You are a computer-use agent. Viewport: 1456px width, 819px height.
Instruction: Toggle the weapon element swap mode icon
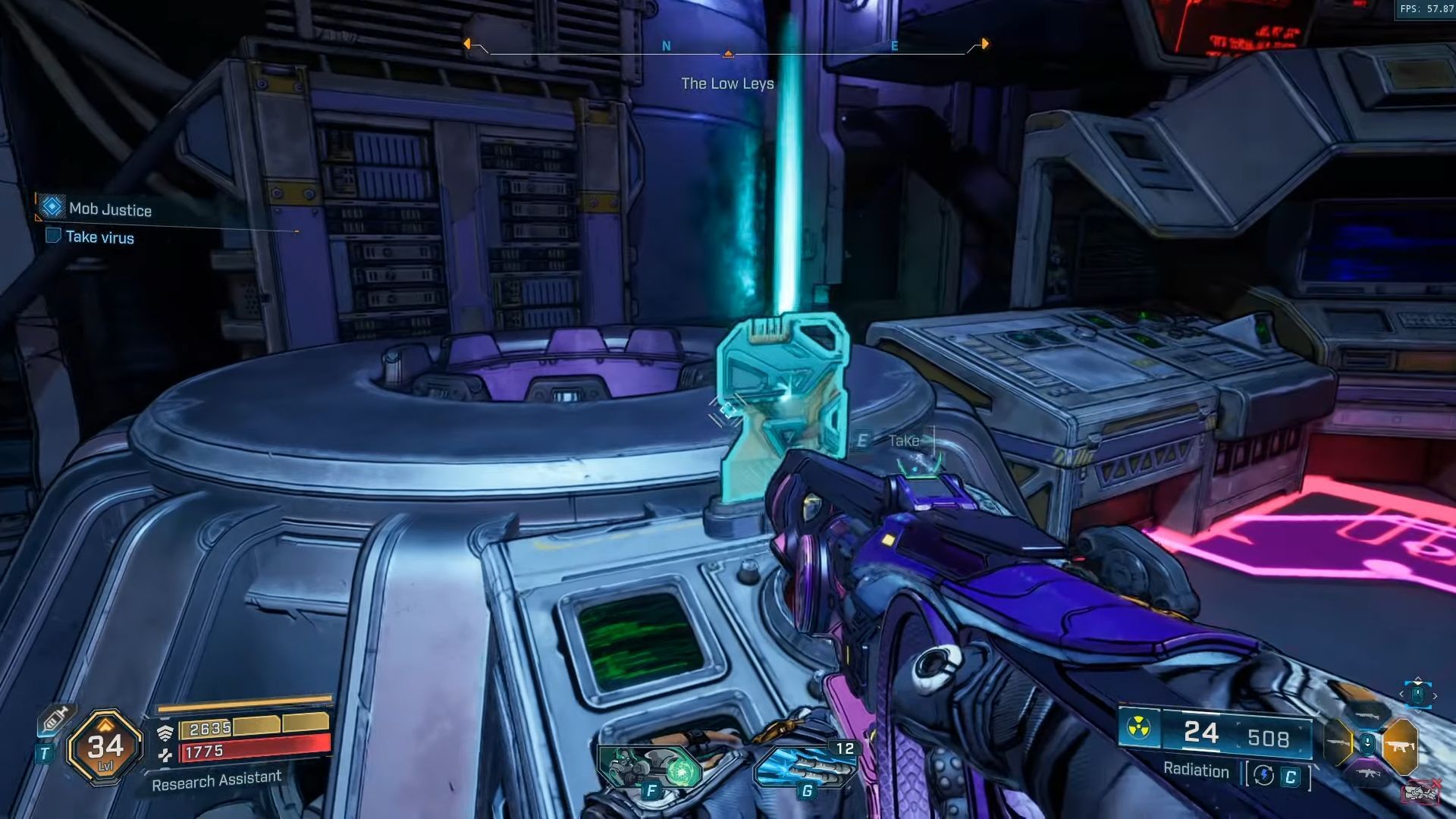coord(1263,775)
